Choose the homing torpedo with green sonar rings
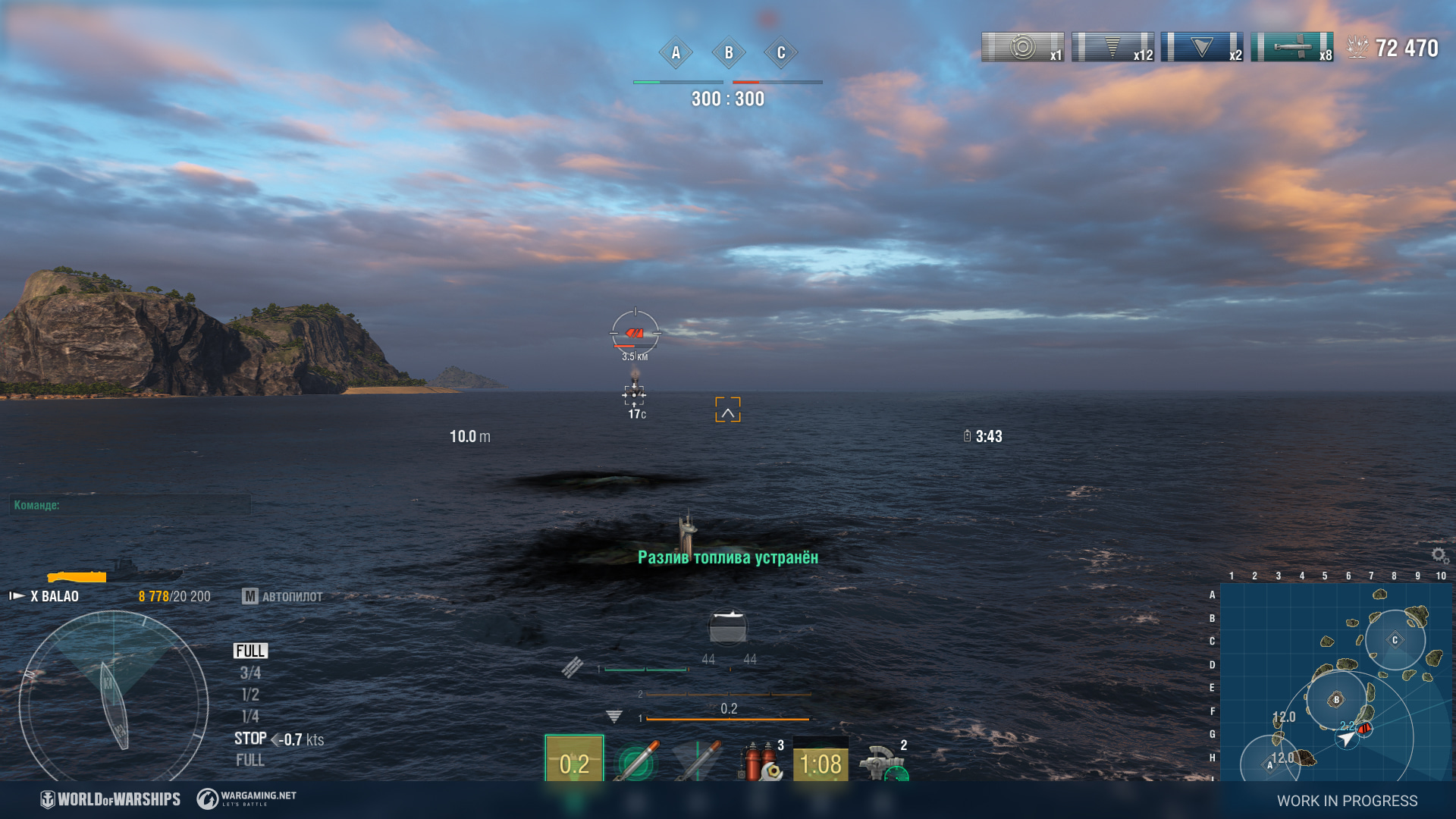 click(x=636, y=760)
